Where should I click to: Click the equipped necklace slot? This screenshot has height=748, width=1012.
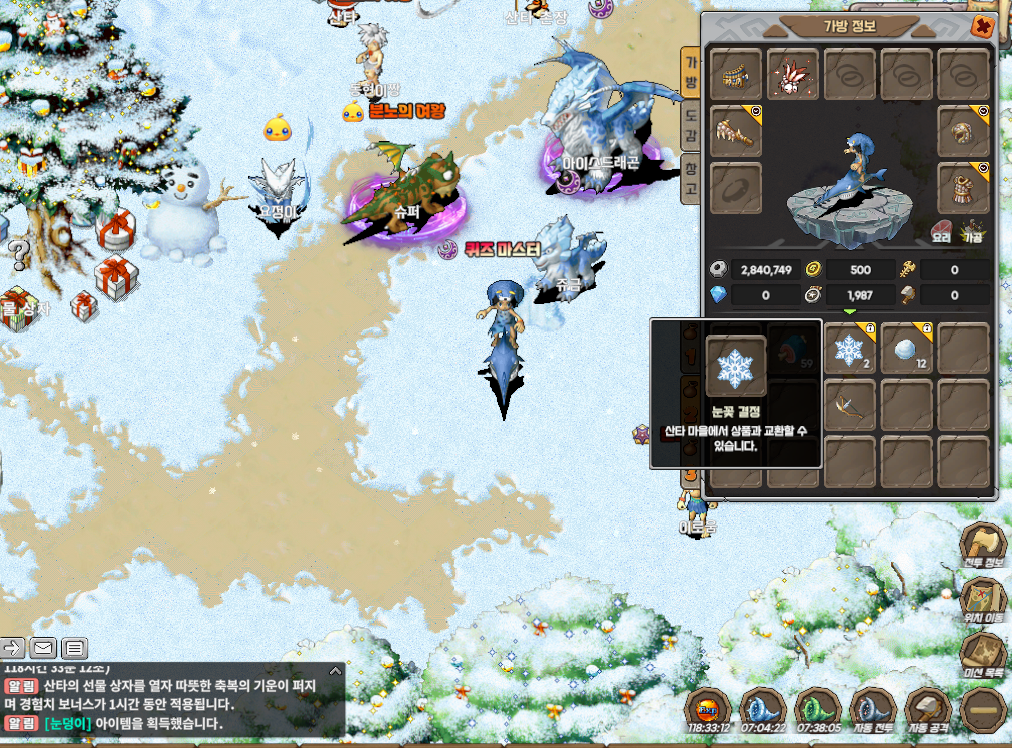click(736, 75)
